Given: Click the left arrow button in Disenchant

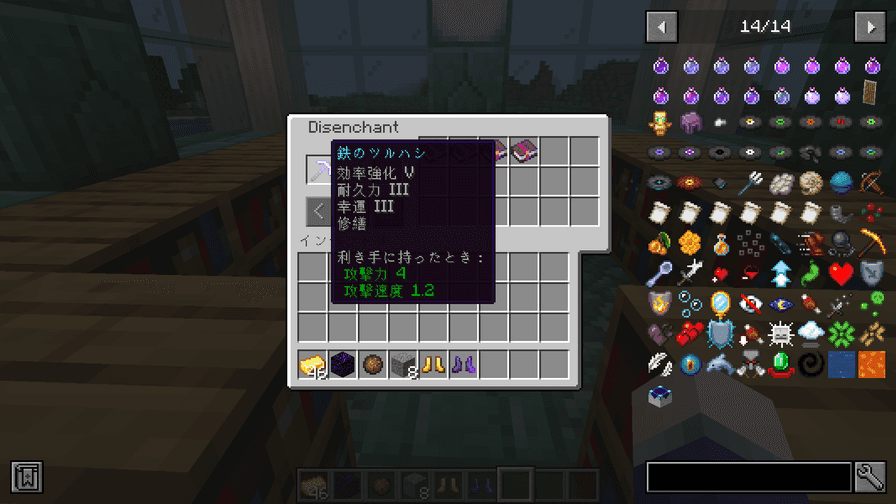Looking at the screenshot, I should click(x=319, y=211).
